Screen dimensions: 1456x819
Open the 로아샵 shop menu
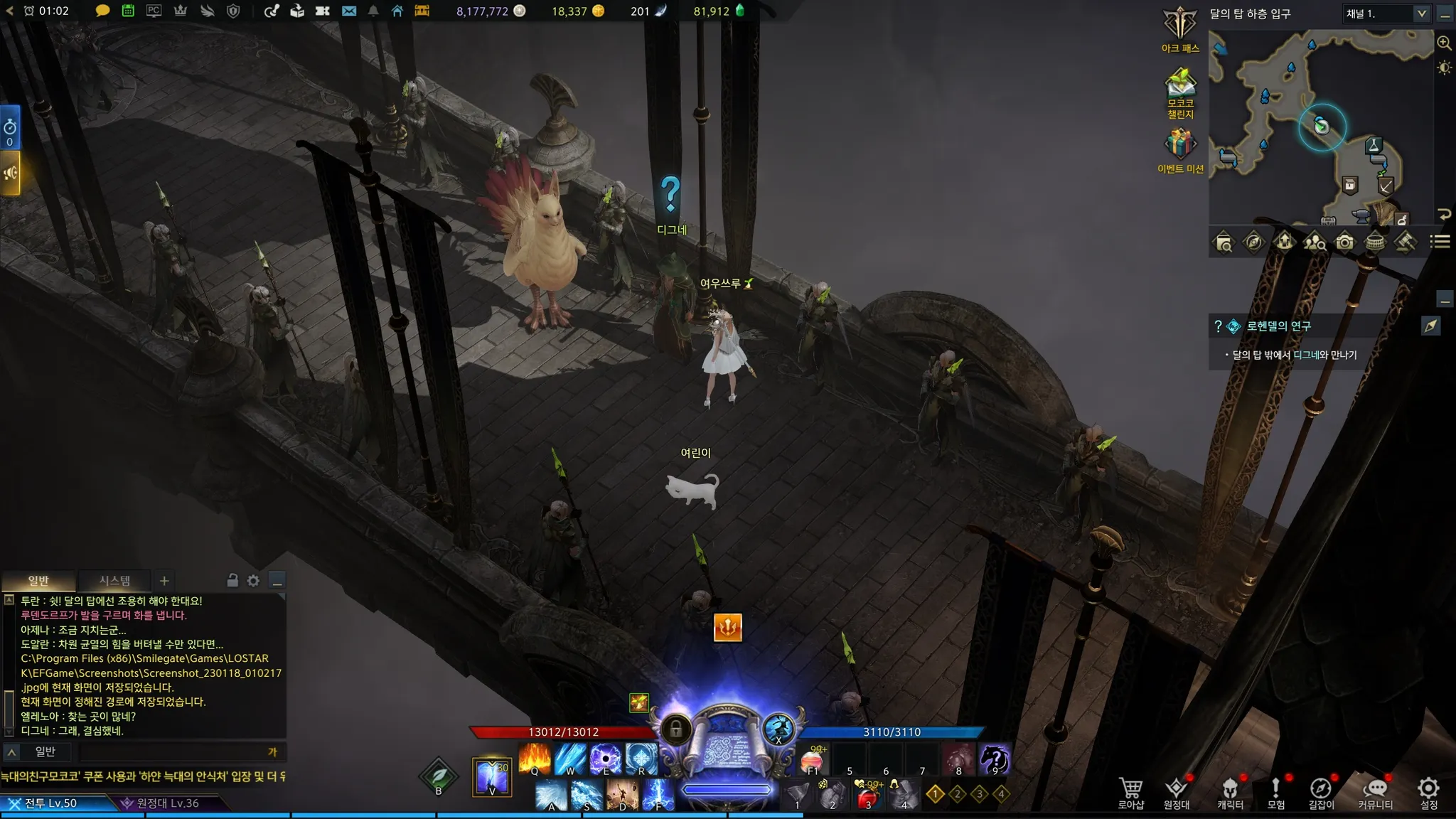[x=1130, y=792]
